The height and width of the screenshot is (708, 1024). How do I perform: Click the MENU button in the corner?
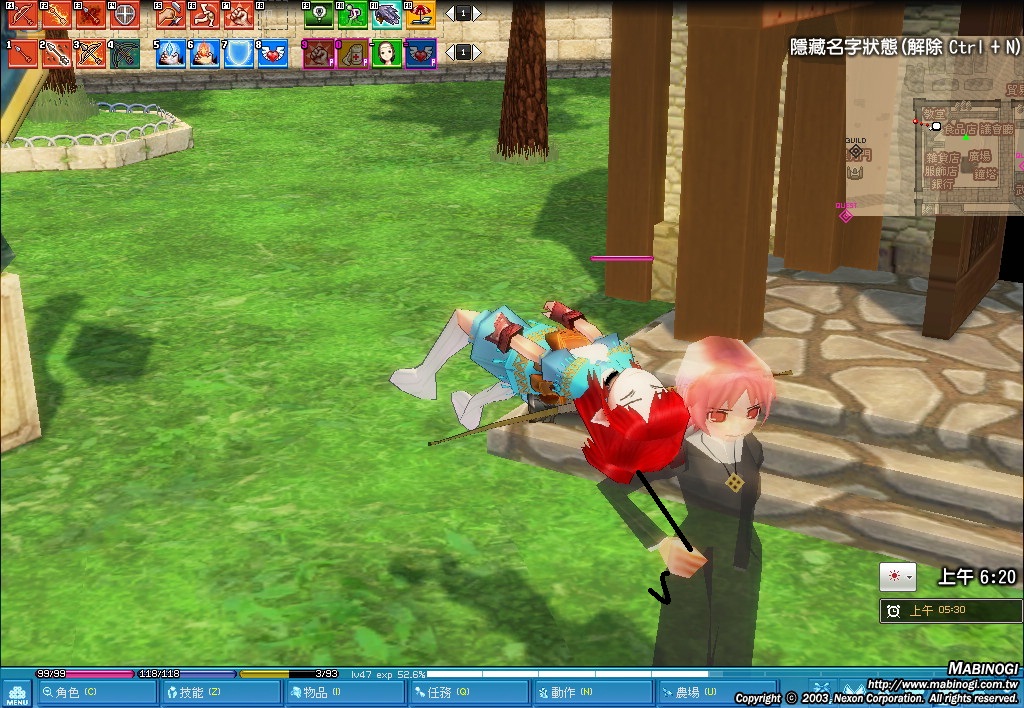(x=17, y=692)
